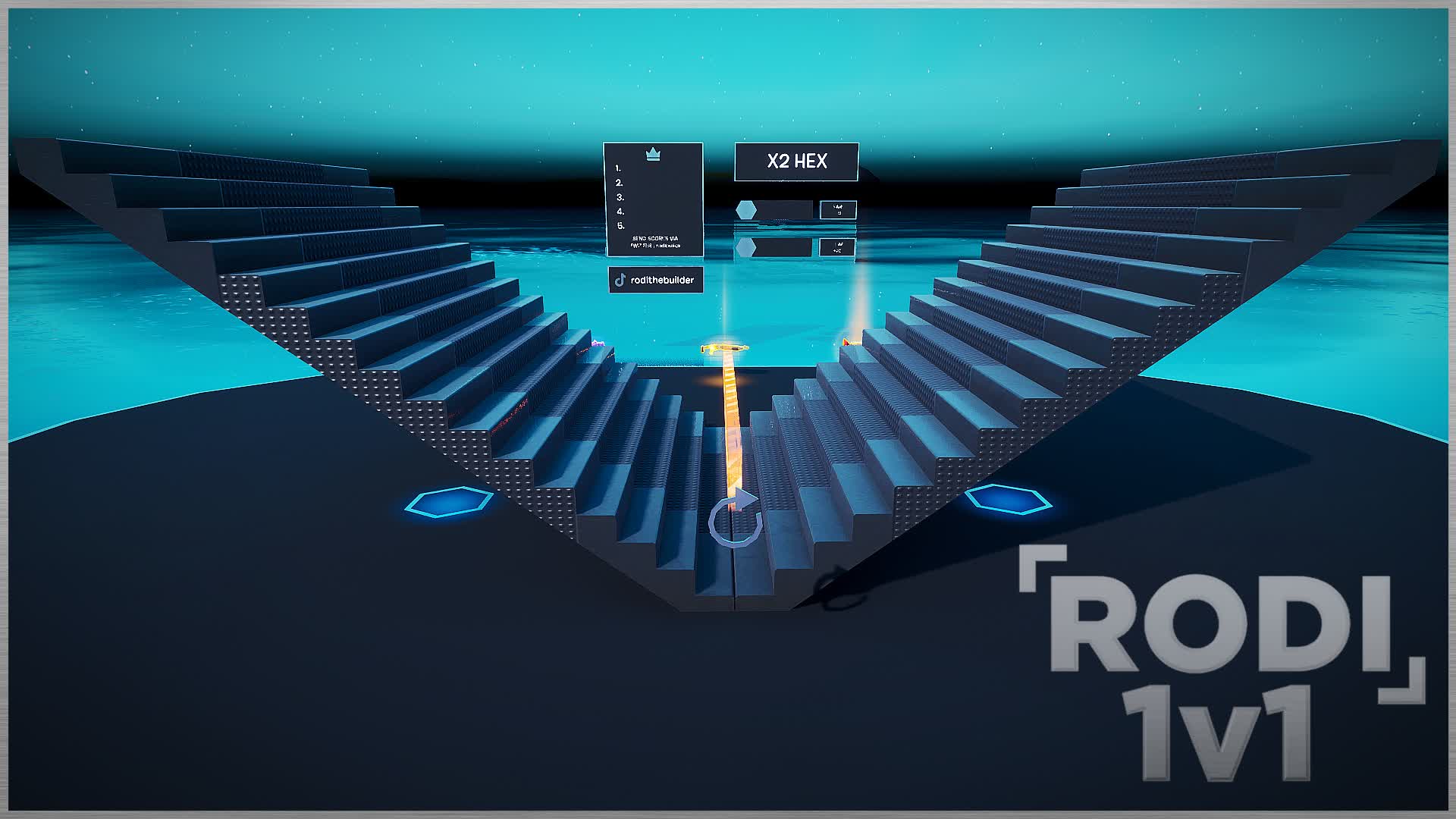Expand the leaderboard entry for rank 1

coord(619,168)
